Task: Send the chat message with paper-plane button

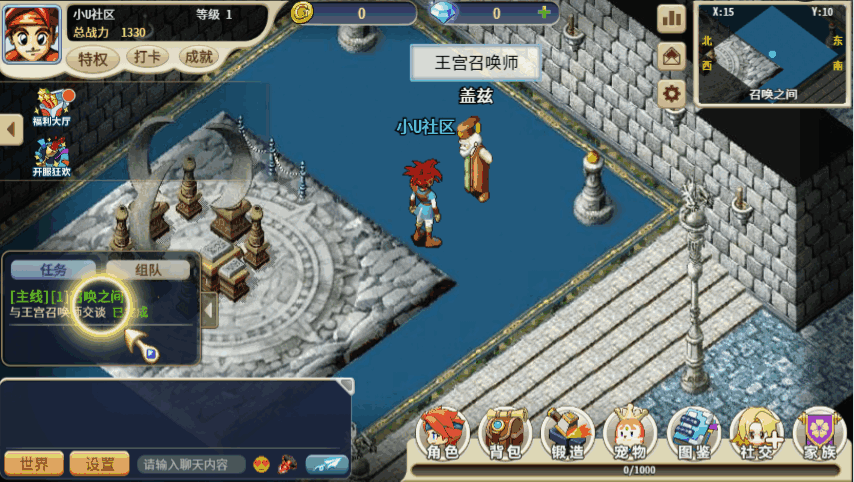Action: pos(327,464)
